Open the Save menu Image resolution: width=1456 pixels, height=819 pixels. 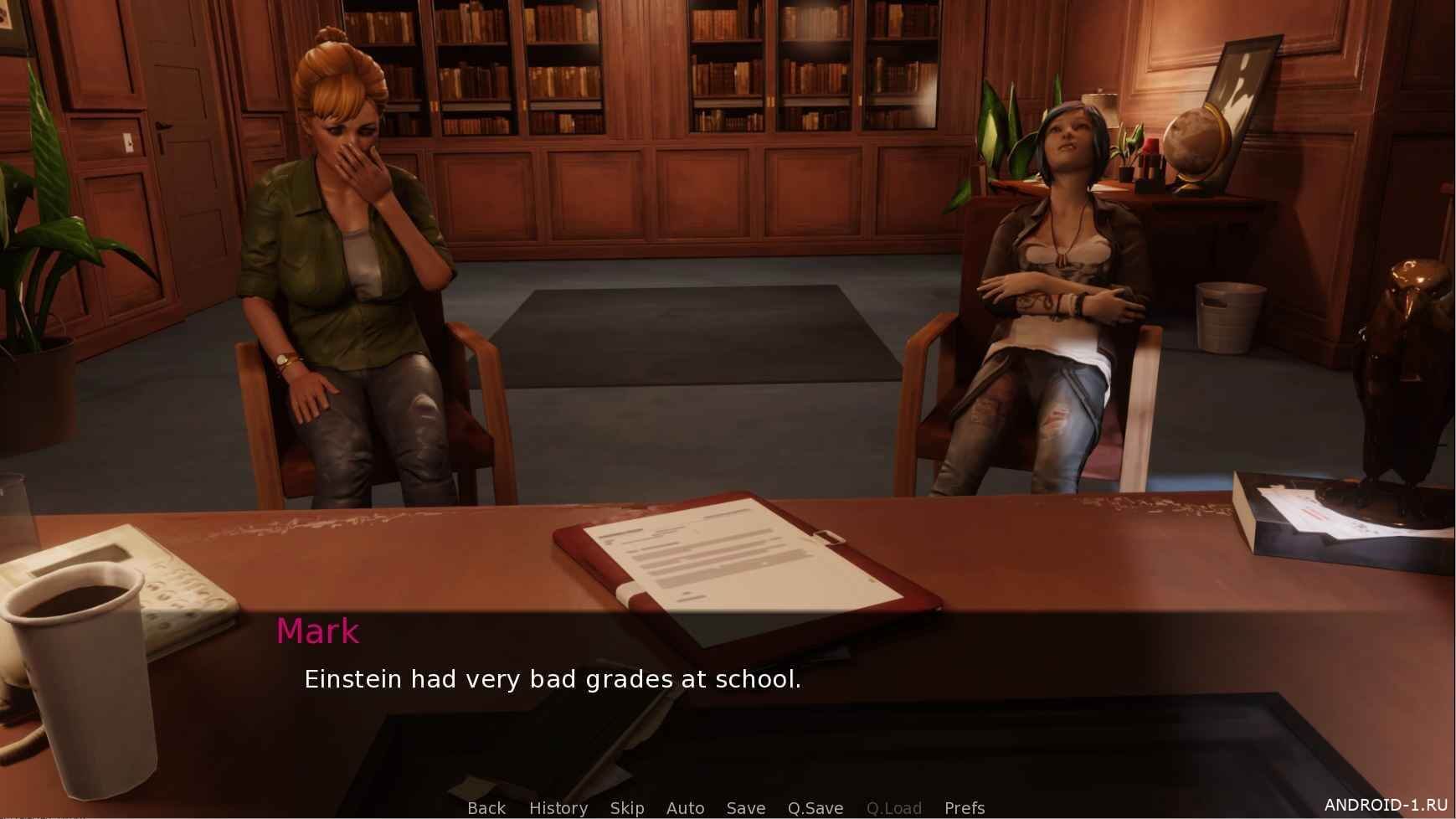746,808
